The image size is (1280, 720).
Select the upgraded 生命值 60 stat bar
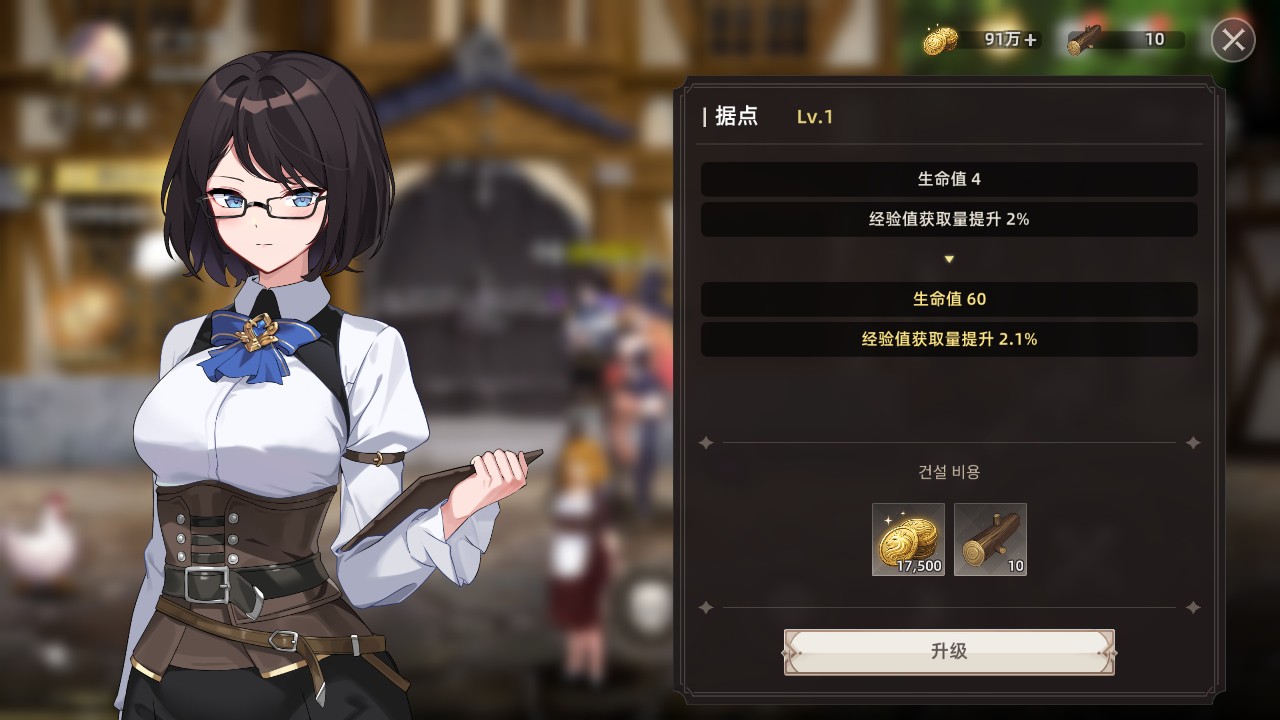[x=948, y=299]
